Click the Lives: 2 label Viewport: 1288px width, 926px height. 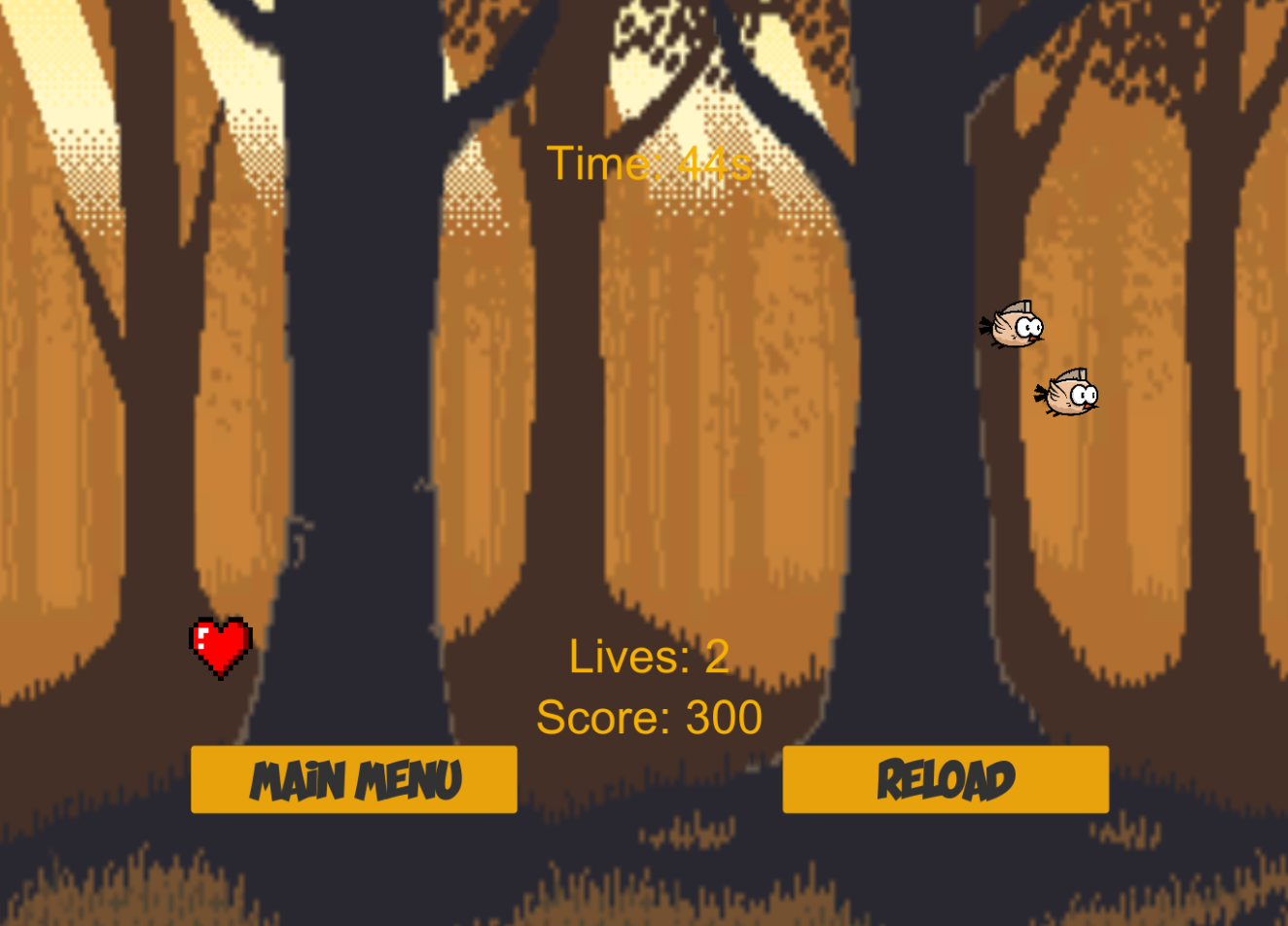(650, 656)
